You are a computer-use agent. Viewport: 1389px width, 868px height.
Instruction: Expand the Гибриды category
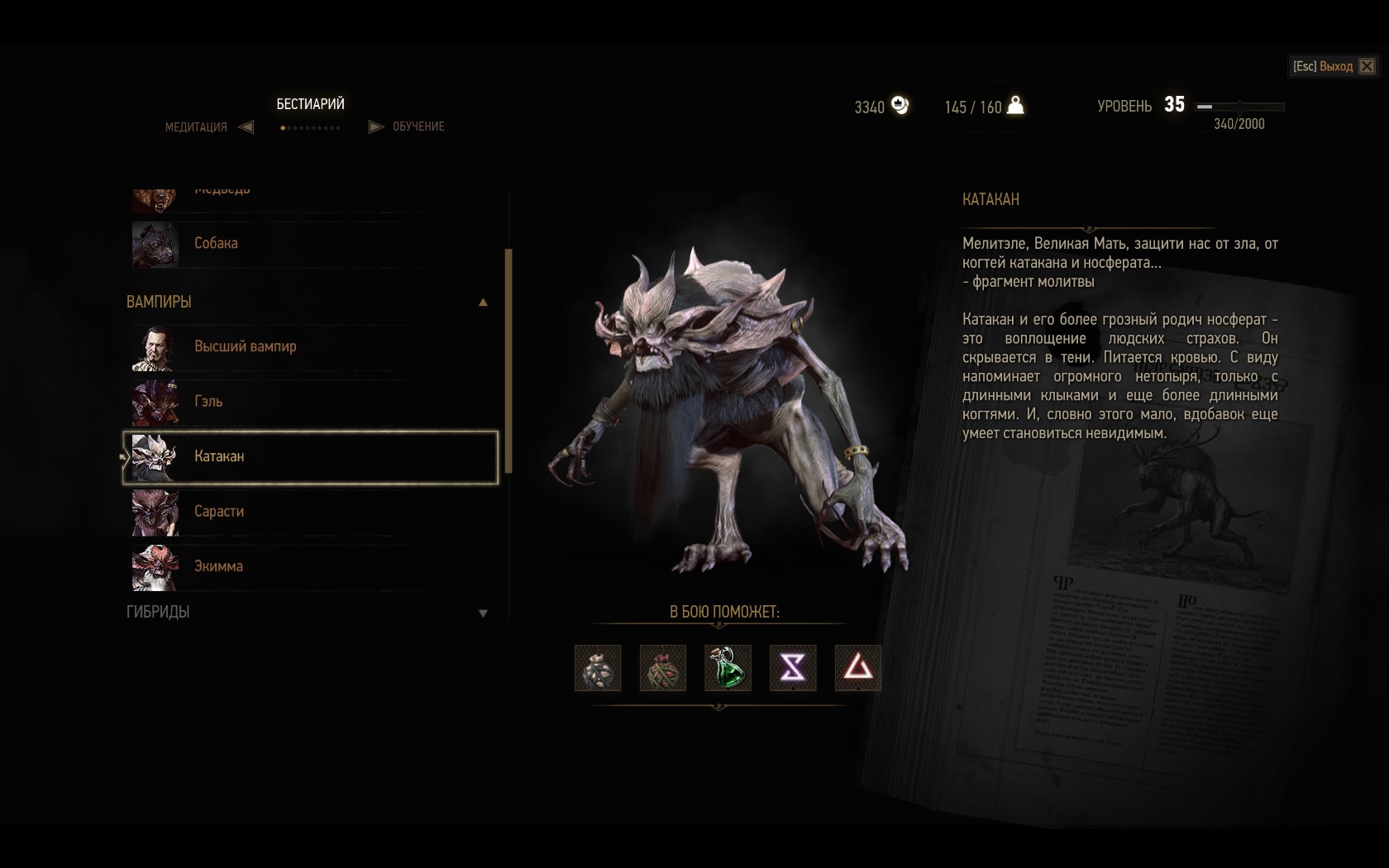pos(483,613)
